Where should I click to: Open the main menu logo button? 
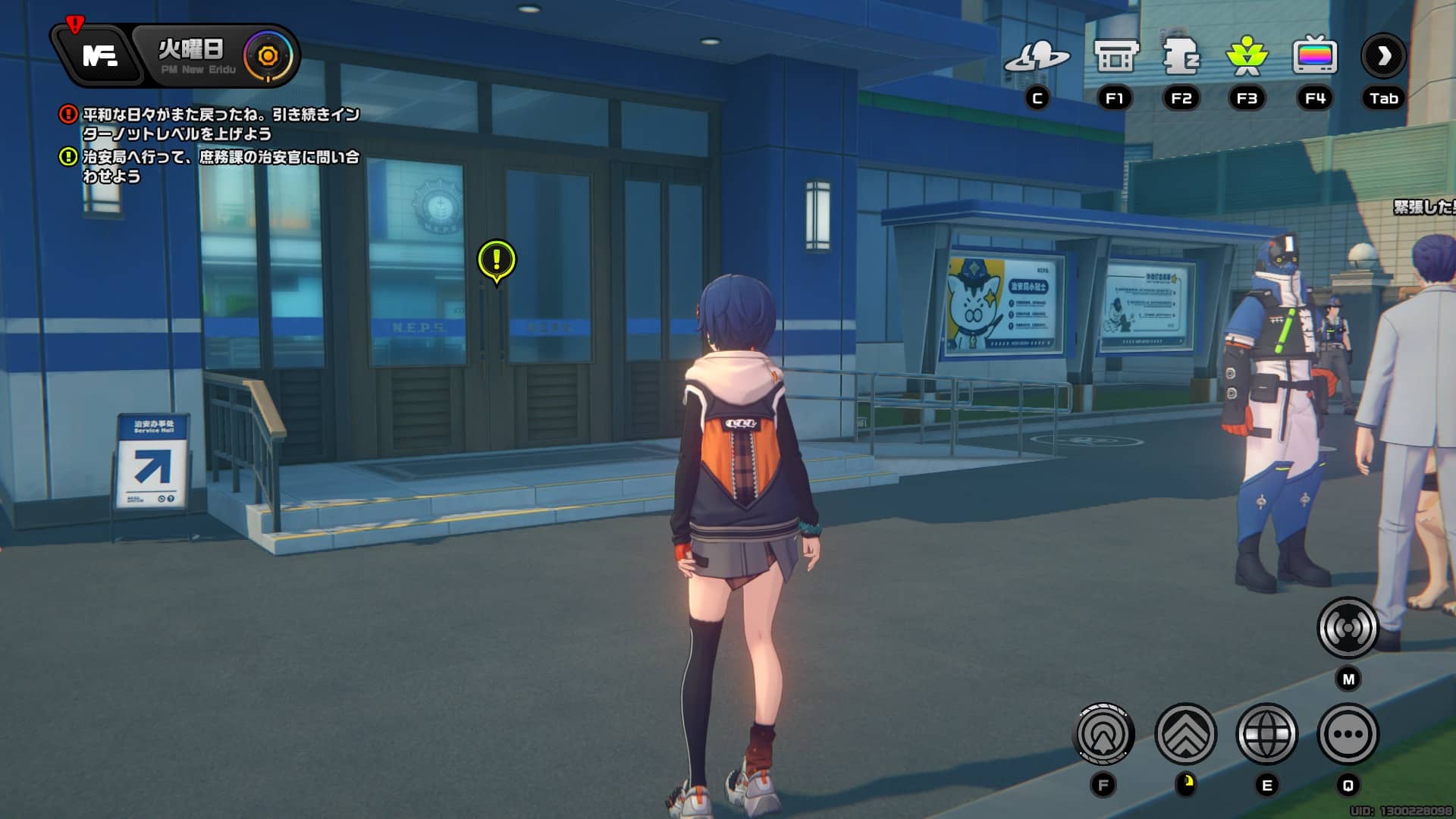[99, 55]
